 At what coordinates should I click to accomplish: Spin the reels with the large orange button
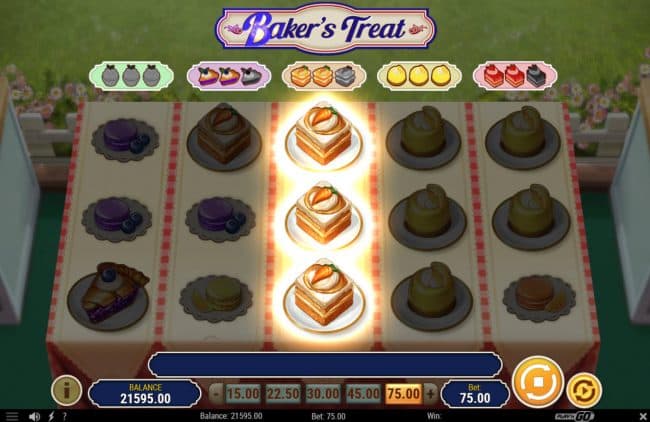(538, 384)
